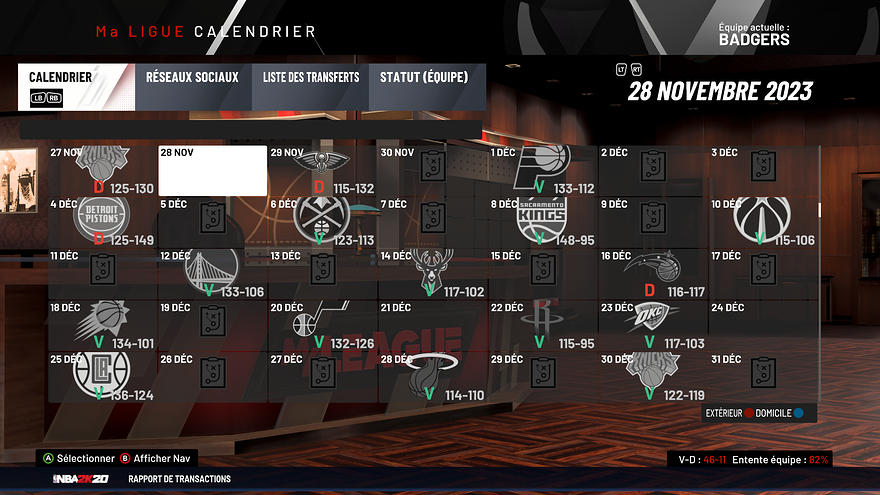Open the 25 Déc Clippers game

pyautogui.click(x=103, y=375)
